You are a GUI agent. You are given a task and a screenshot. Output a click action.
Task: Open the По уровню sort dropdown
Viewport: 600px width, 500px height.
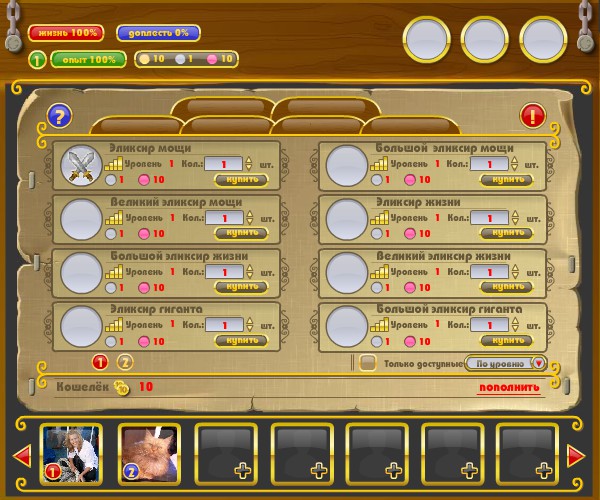(x=509, y=363)
